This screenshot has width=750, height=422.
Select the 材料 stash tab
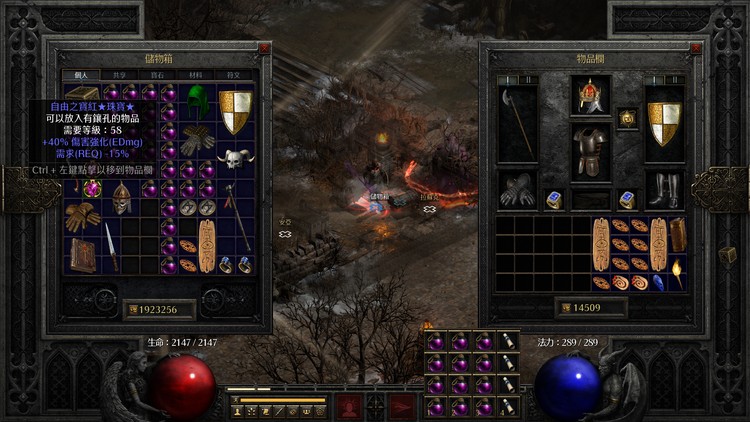point(198,75)
